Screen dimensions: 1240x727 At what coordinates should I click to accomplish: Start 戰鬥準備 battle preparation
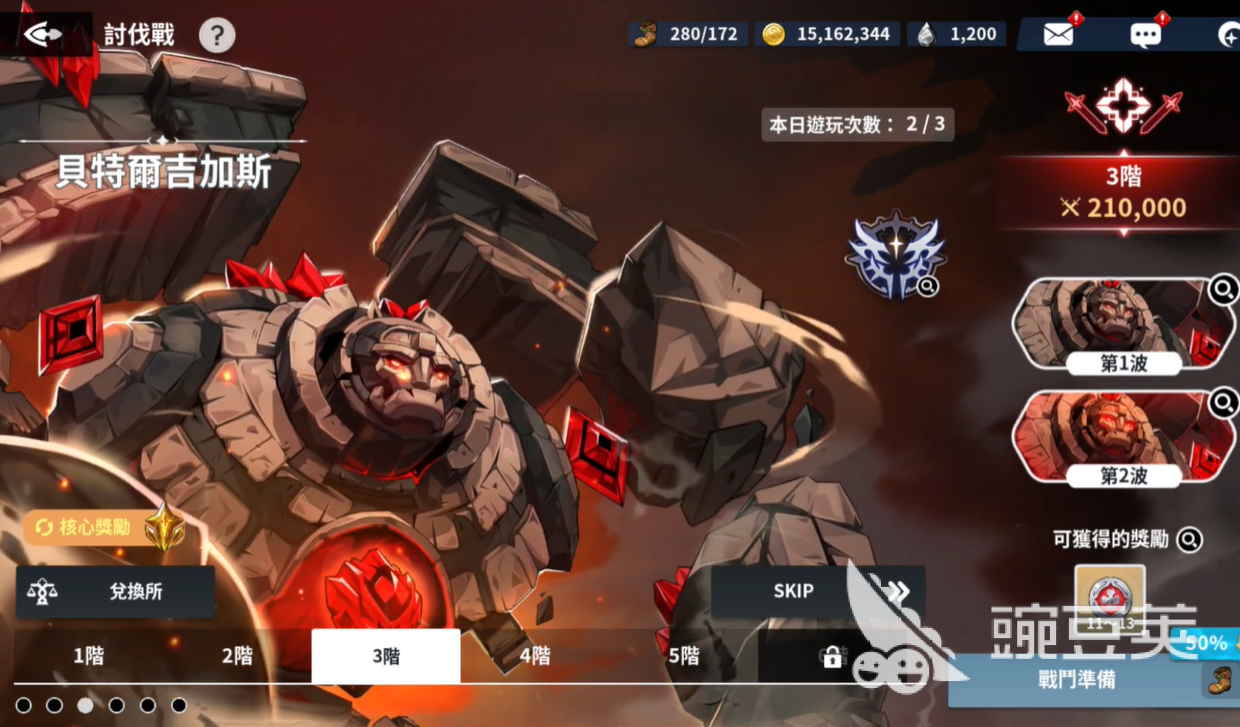pos(1078,681)
